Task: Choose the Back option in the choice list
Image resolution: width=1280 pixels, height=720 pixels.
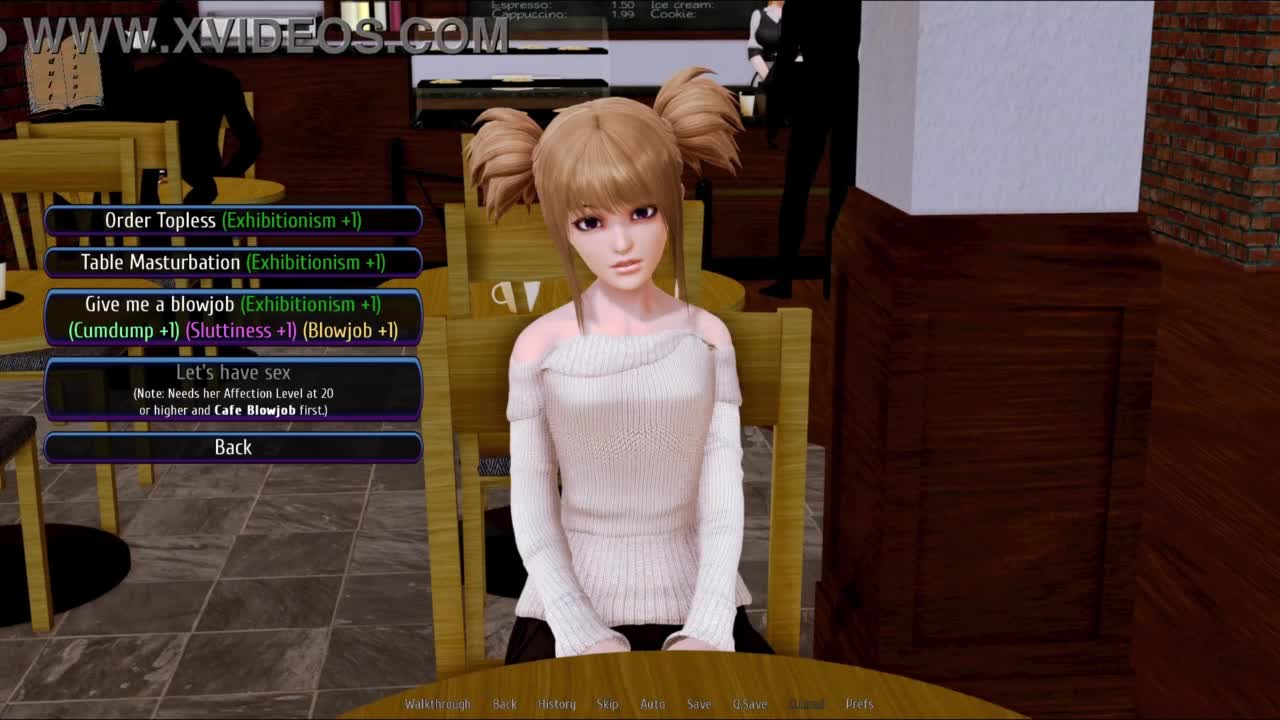Action: (x=233, y=447)
